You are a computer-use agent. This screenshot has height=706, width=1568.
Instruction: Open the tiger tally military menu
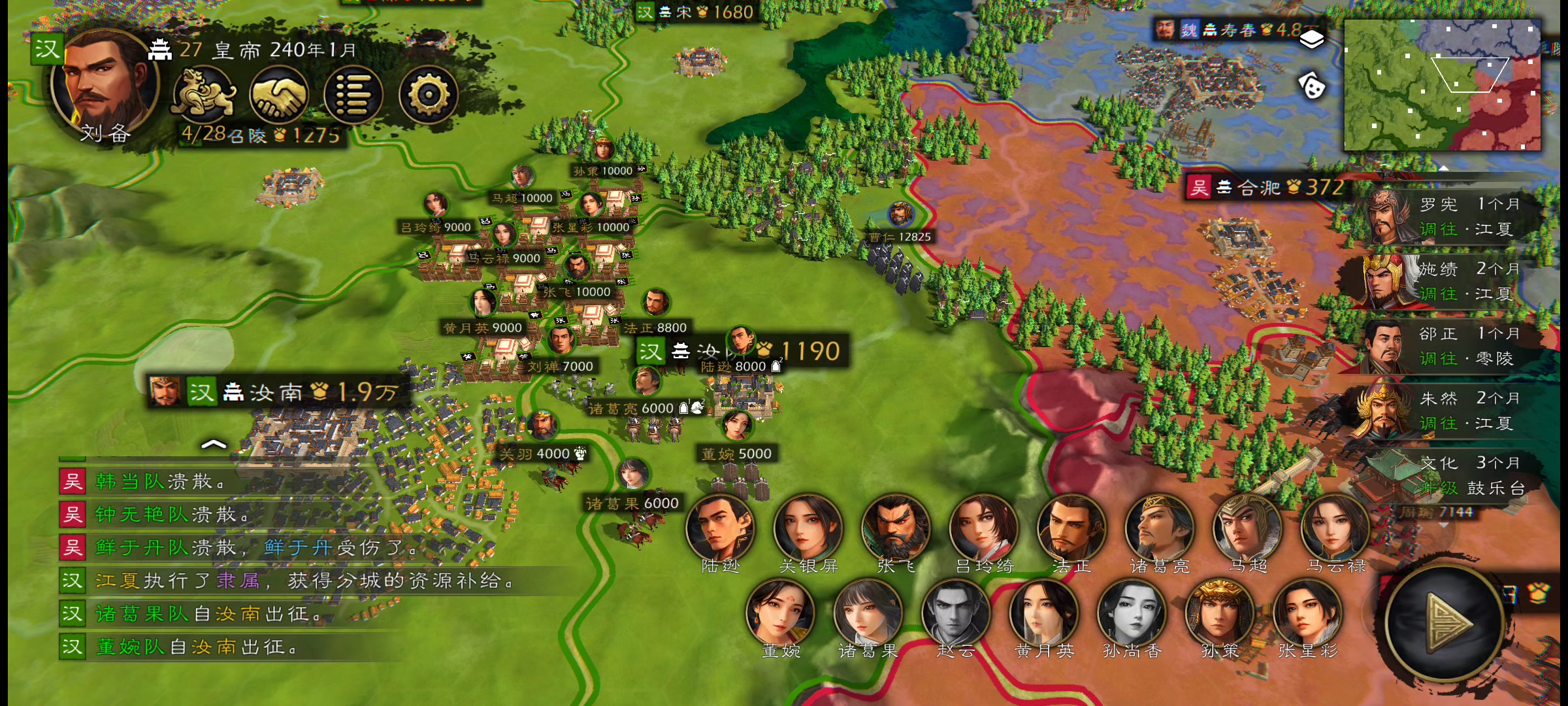[x=204, y=96]
